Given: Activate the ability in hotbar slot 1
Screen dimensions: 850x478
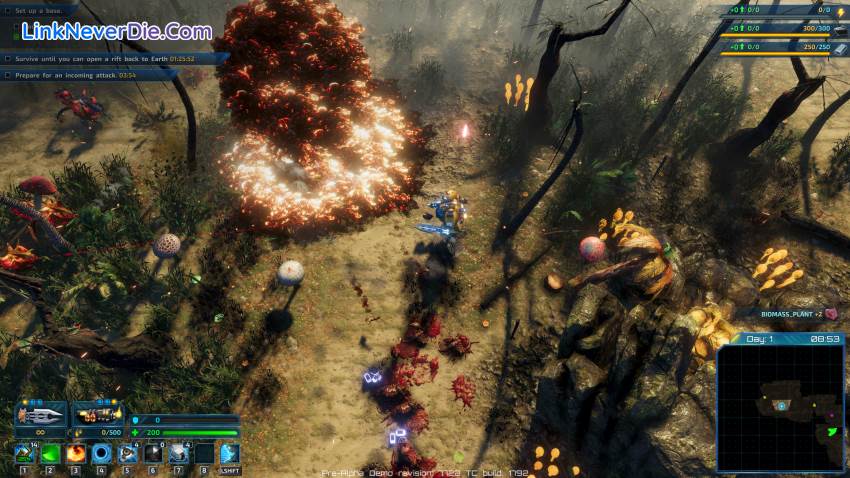Looking at the screenshot, I should (x=25, y=454).
